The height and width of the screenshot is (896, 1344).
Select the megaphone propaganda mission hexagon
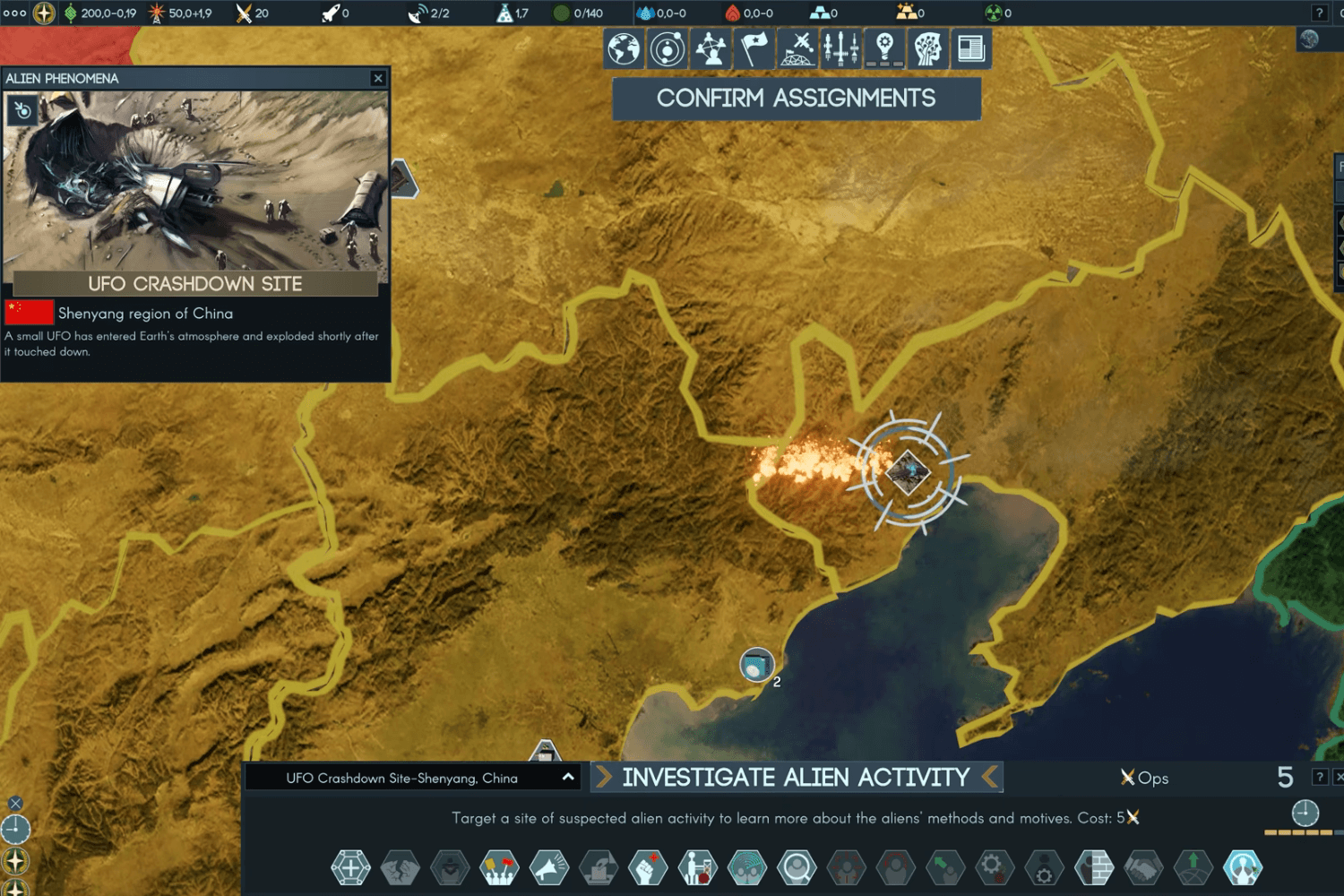(x=550, y=867)
